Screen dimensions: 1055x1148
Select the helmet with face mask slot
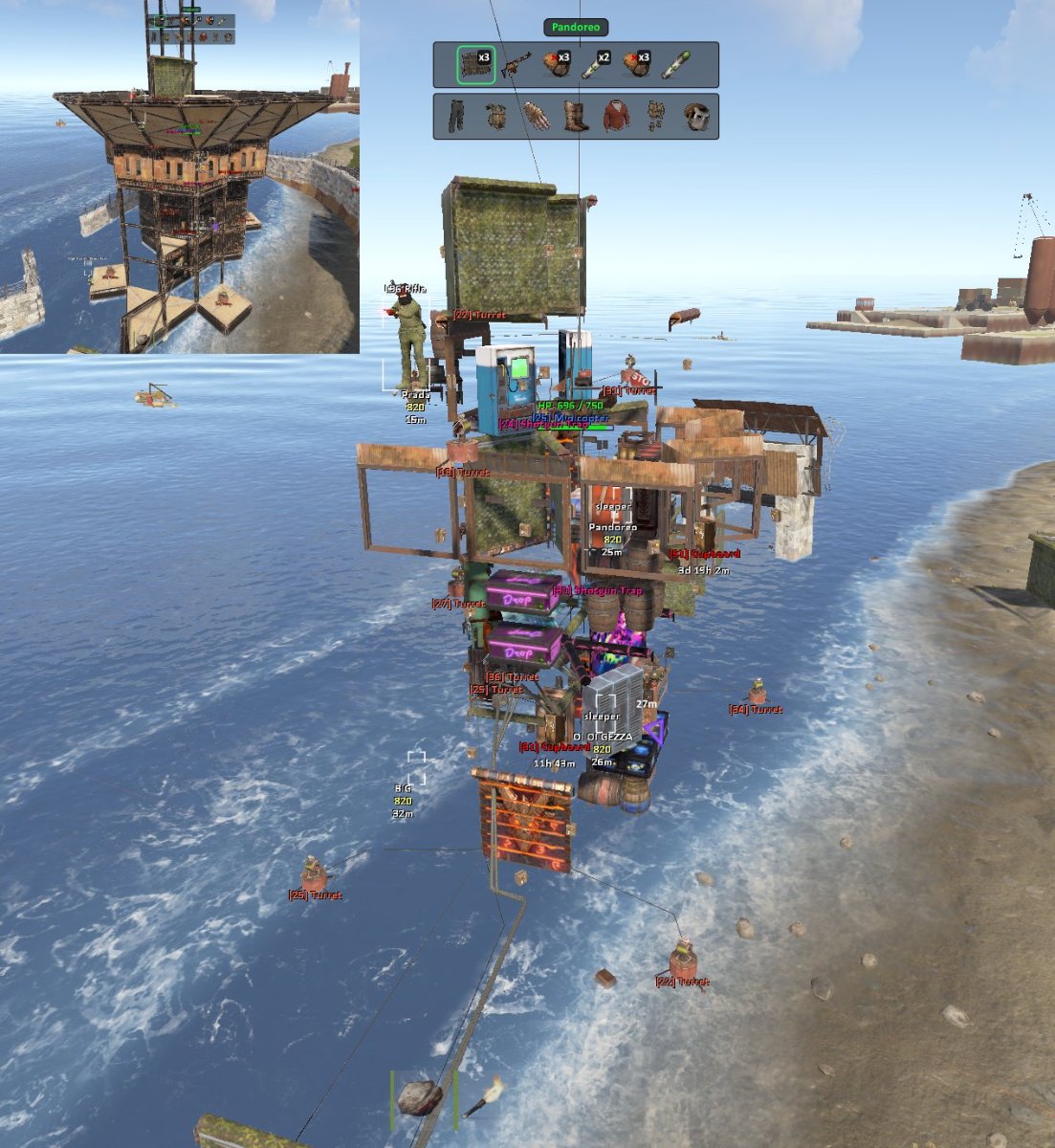[x=695, y=117]
